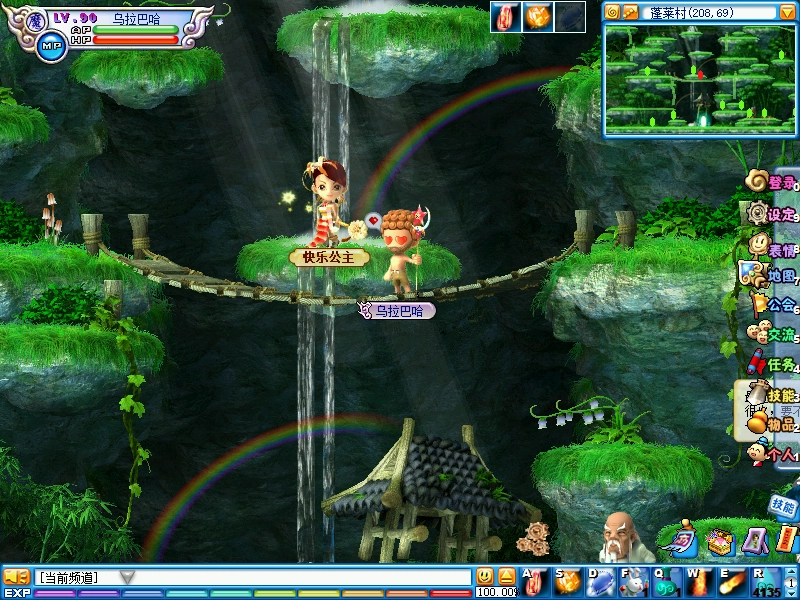Open the 地图 (map) menu
Screen dimensions: 800x600
pos(770,275)
